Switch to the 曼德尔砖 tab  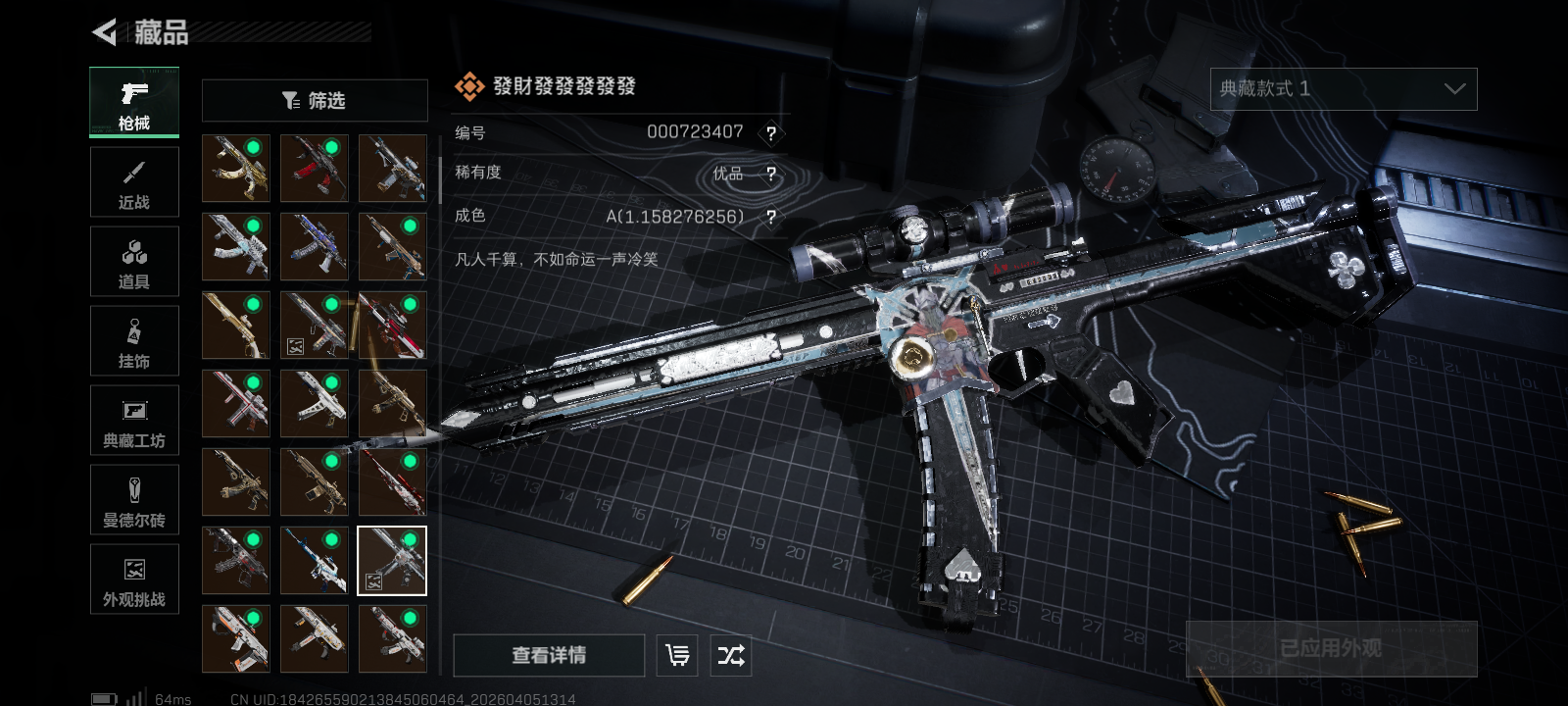point(134,500)
